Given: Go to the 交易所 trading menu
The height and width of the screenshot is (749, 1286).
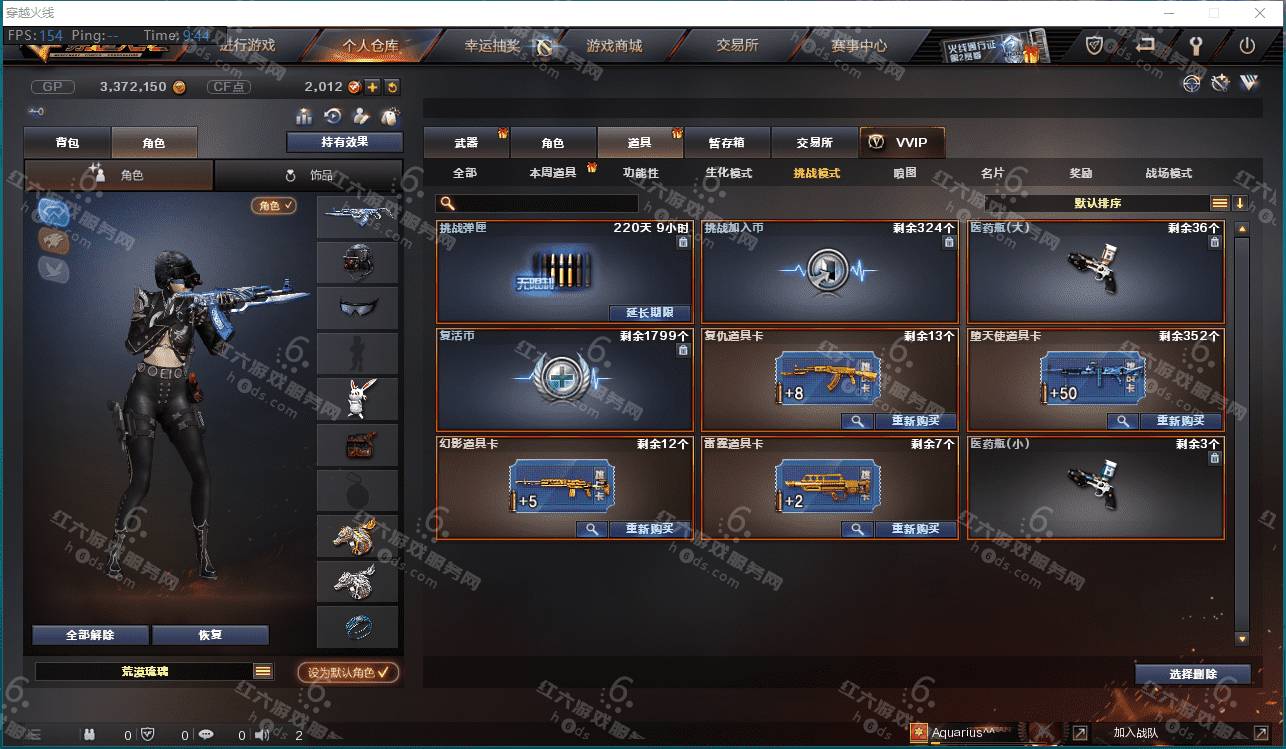Looking at the screenshot, I should (737, 46).
